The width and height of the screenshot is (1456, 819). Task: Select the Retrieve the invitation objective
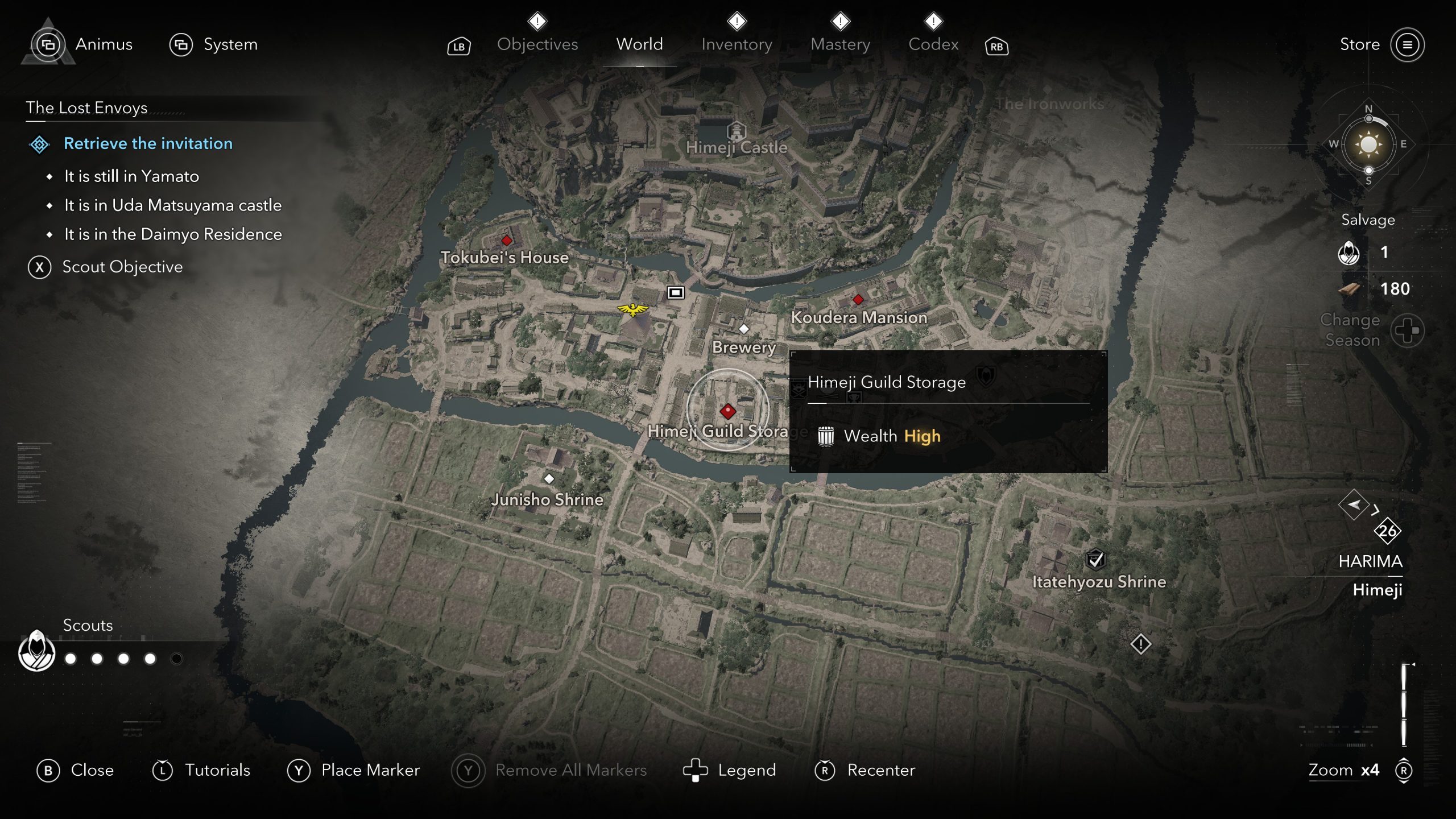[148, 143]
